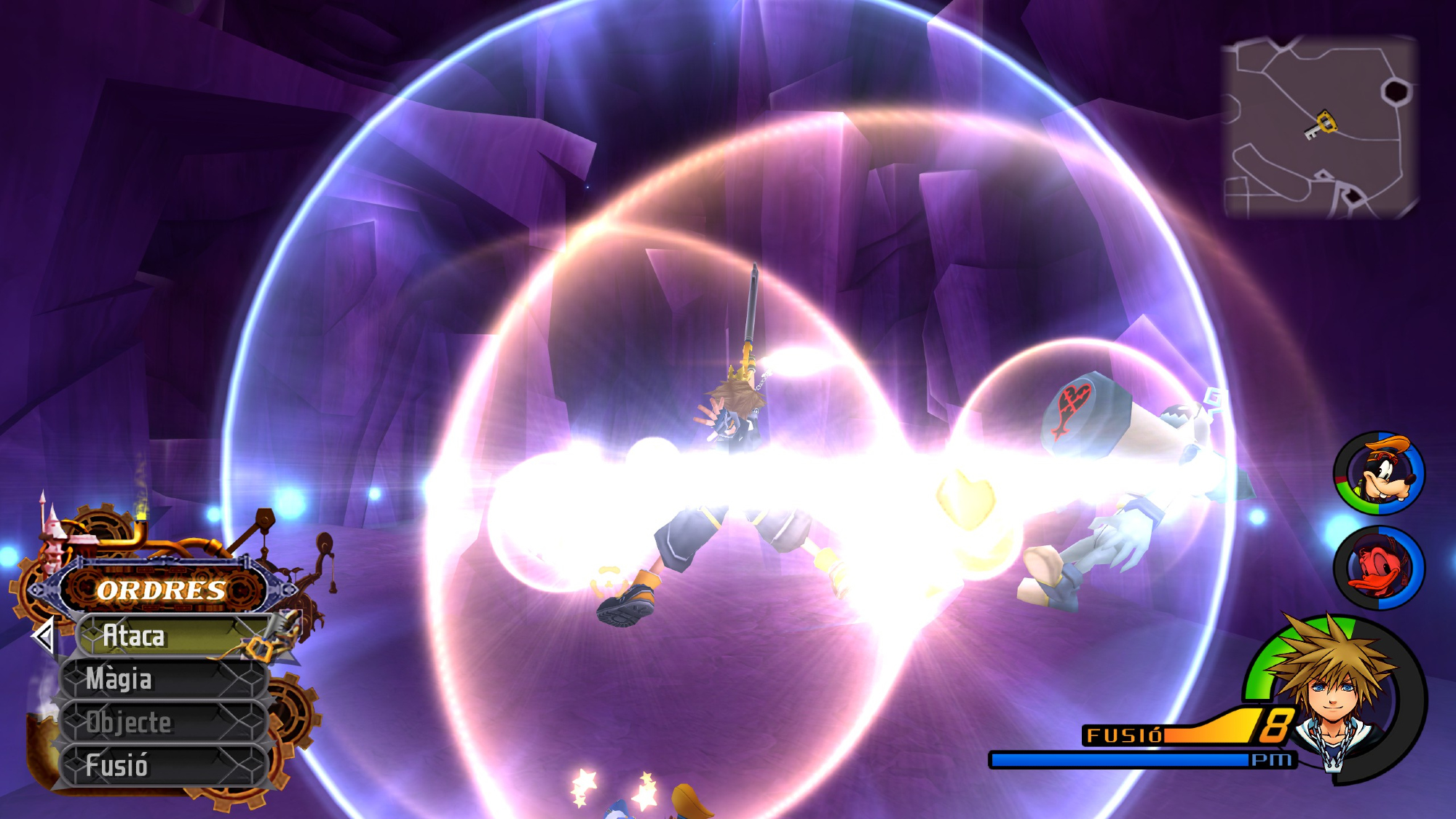Activate the Fusió command
Viewport: 1456px width, 819px height.
pyautogui.click(x=164, y=765)
